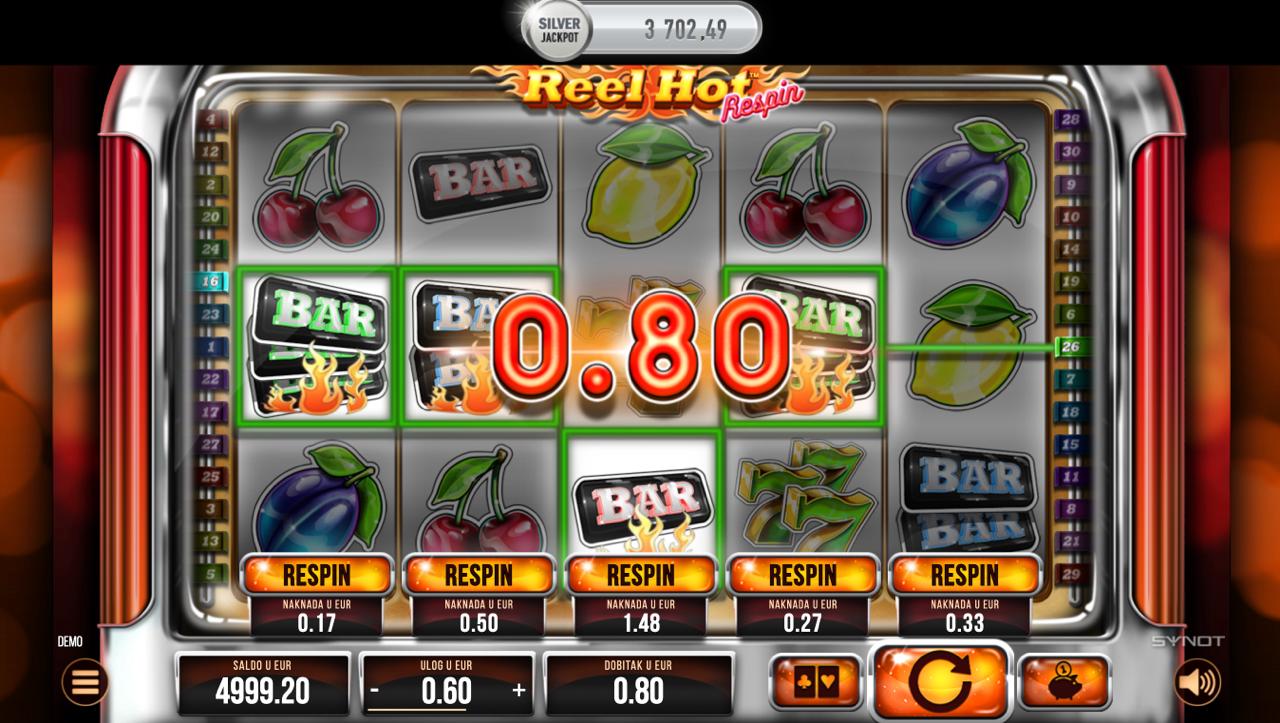The height and width of the screenshot is (723, 1280).
Task: Highlight payline number 16 marker
Action: click(x=210, y=282)
